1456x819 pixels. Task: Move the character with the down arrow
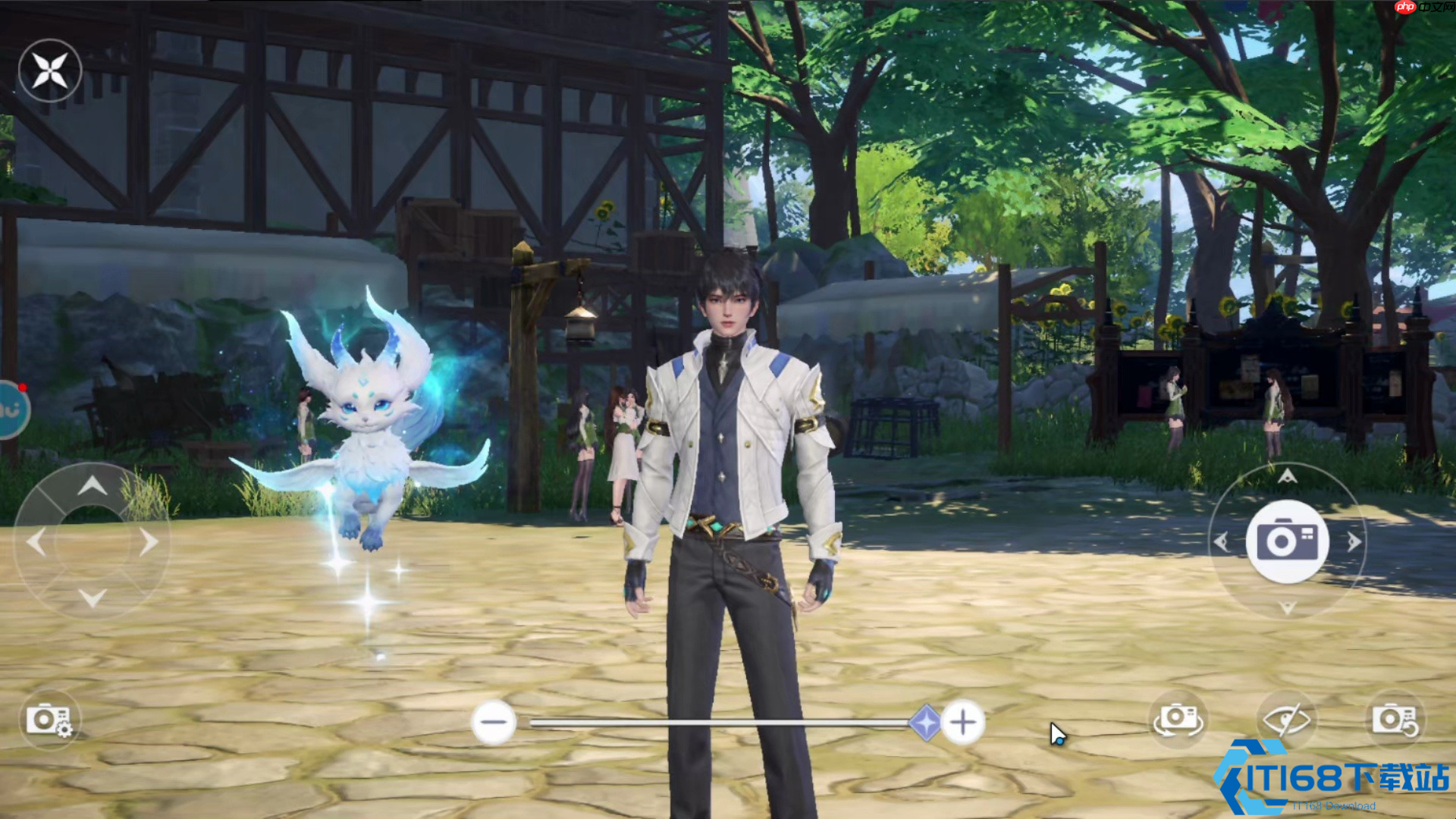click(92, 598)
